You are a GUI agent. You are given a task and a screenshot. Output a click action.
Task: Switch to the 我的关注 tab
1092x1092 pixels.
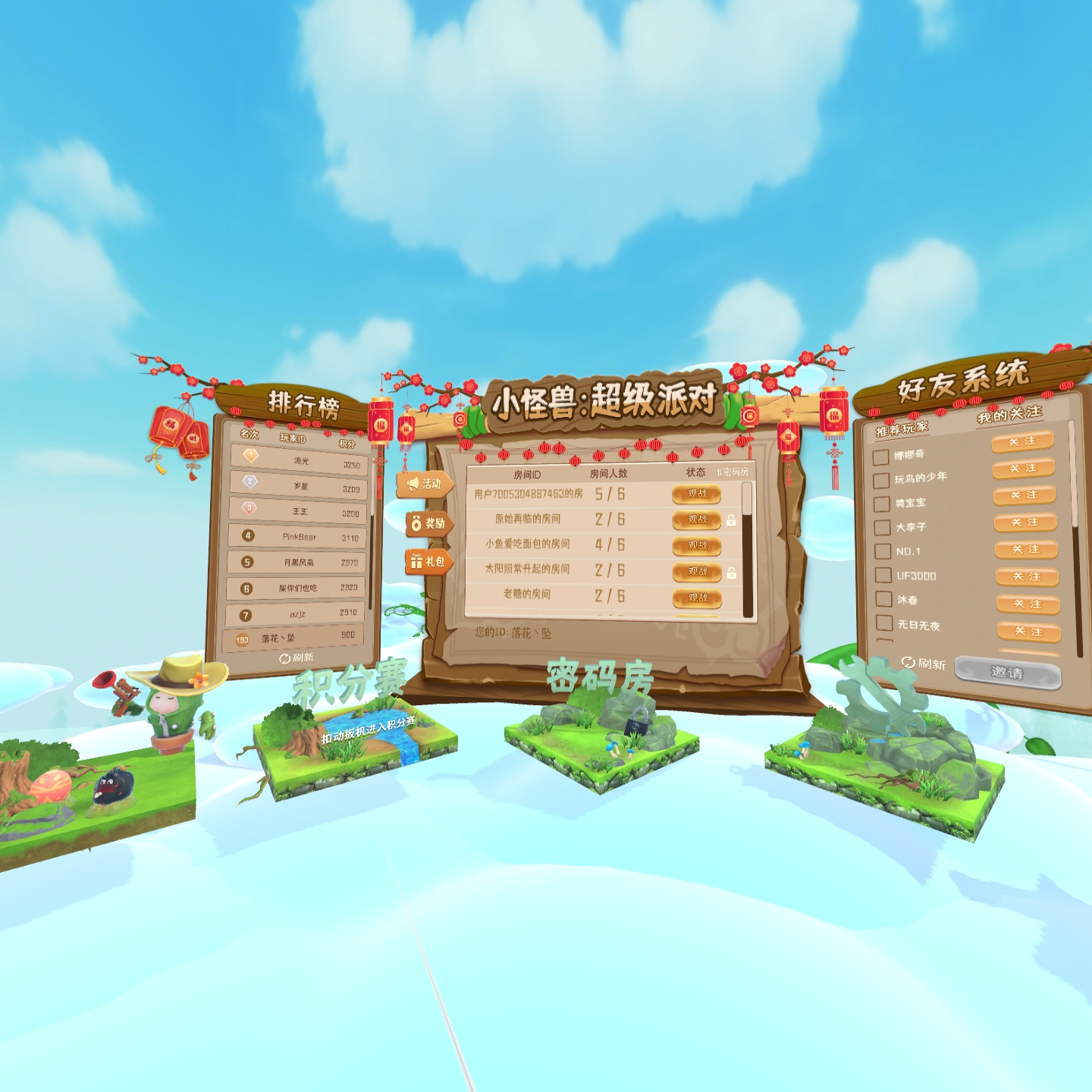click(1009, 414)
